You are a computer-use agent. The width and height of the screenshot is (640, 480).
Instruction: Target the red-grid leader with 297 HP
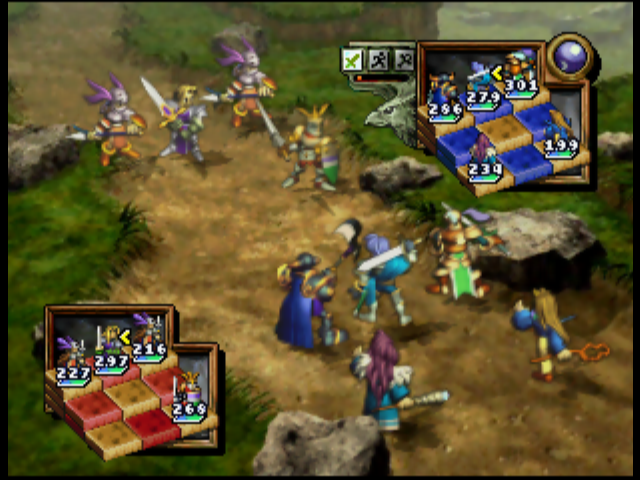(110, 343)
